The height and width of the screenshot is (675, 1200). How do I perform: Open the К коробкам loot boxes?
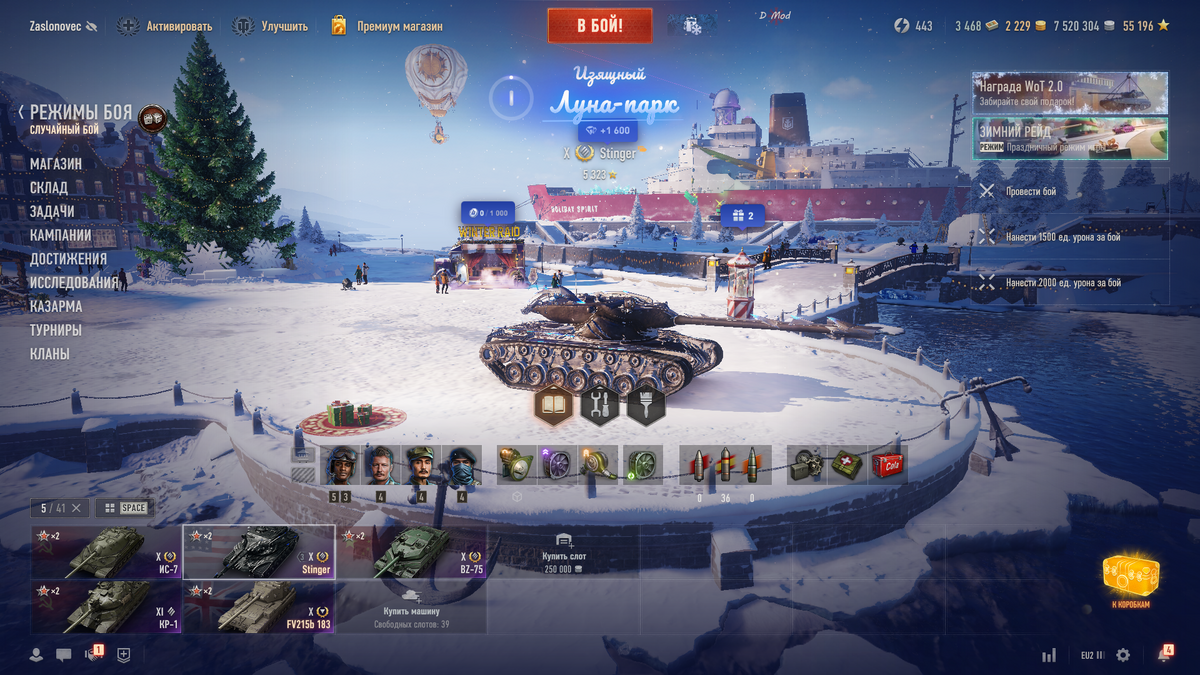(1131, 579)
